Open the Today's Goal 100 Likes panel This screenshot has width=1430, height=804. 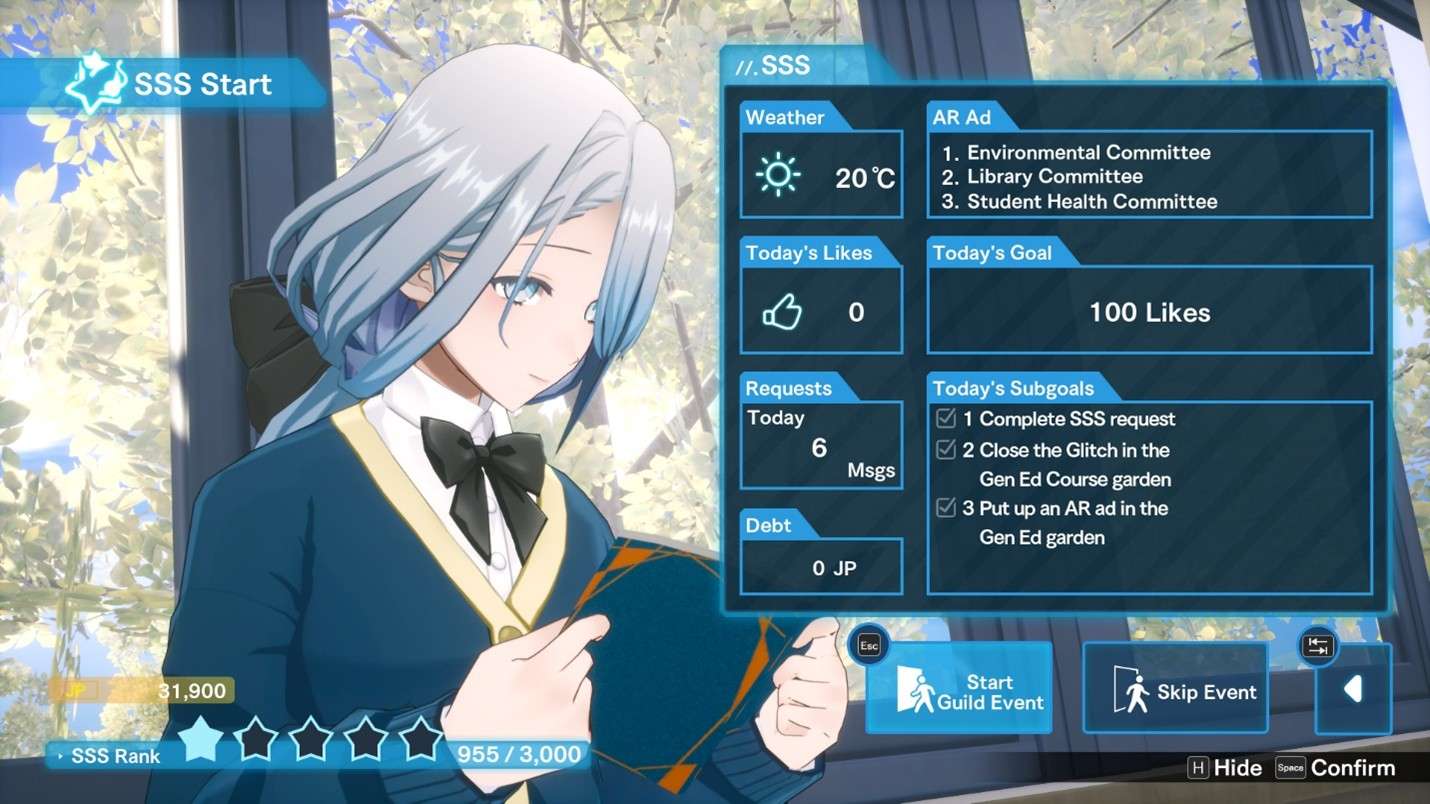point(1149,312)
